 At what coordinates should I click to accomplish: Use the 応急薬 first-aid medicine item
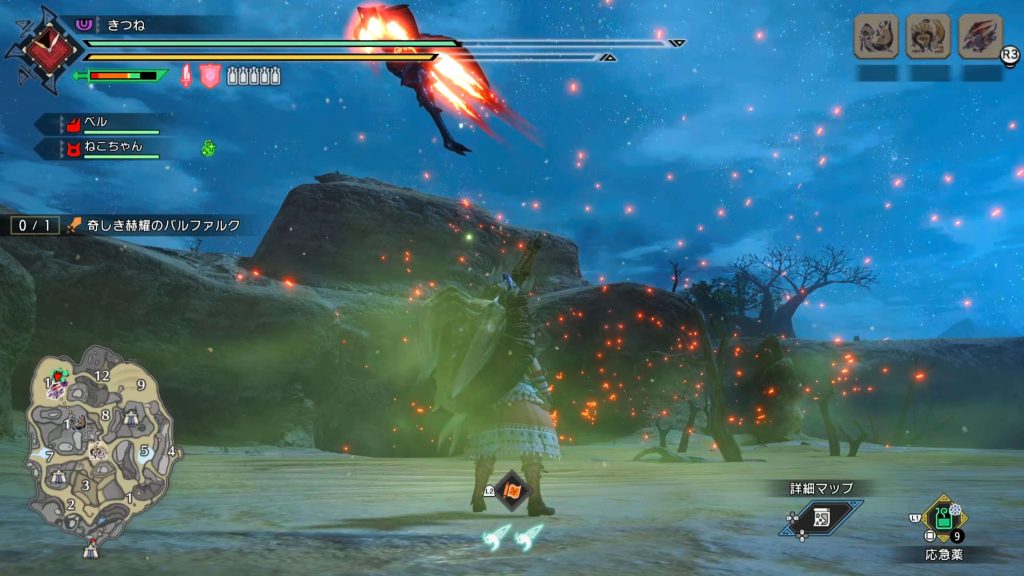[x=942, y=518]
